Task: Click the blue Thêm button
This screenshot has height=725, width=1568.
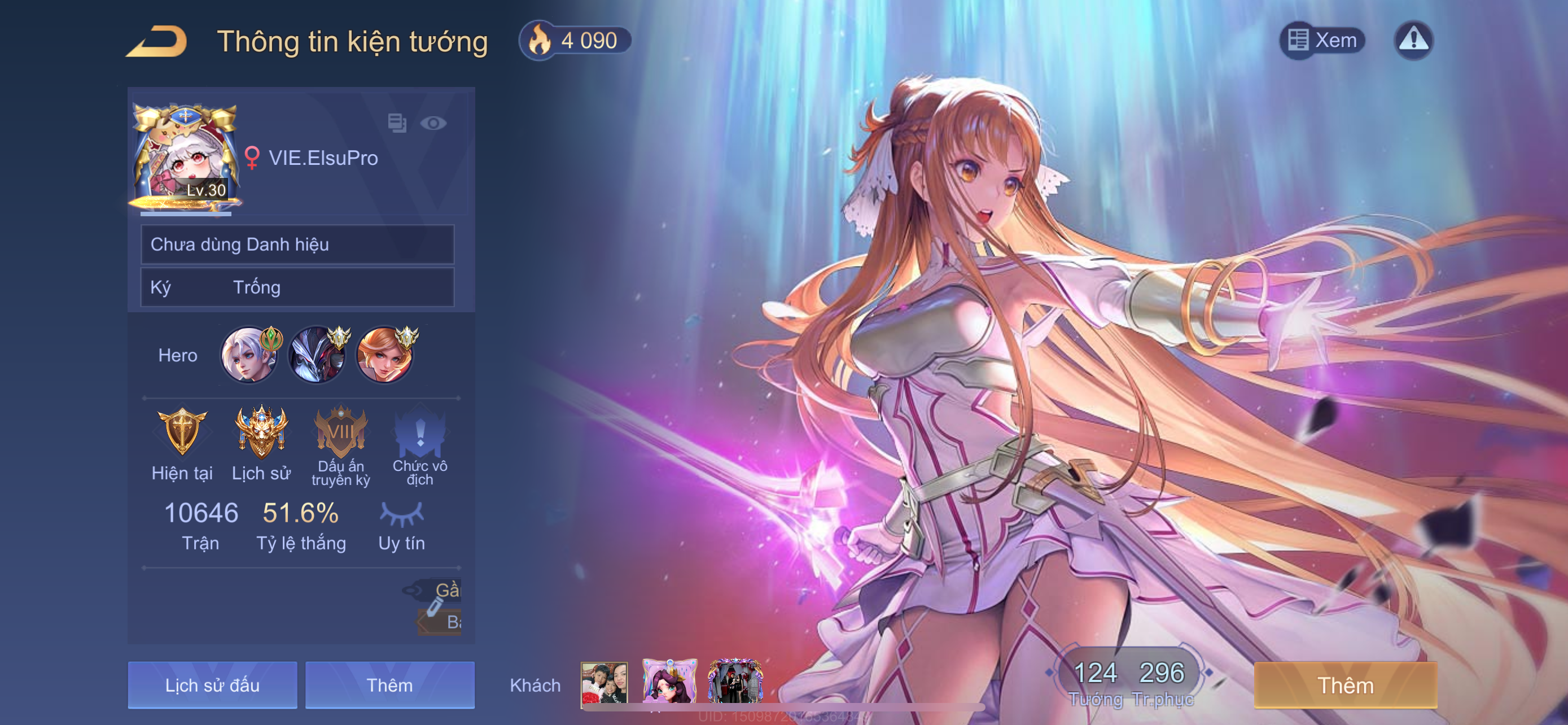Action: (x=389, y=685)
